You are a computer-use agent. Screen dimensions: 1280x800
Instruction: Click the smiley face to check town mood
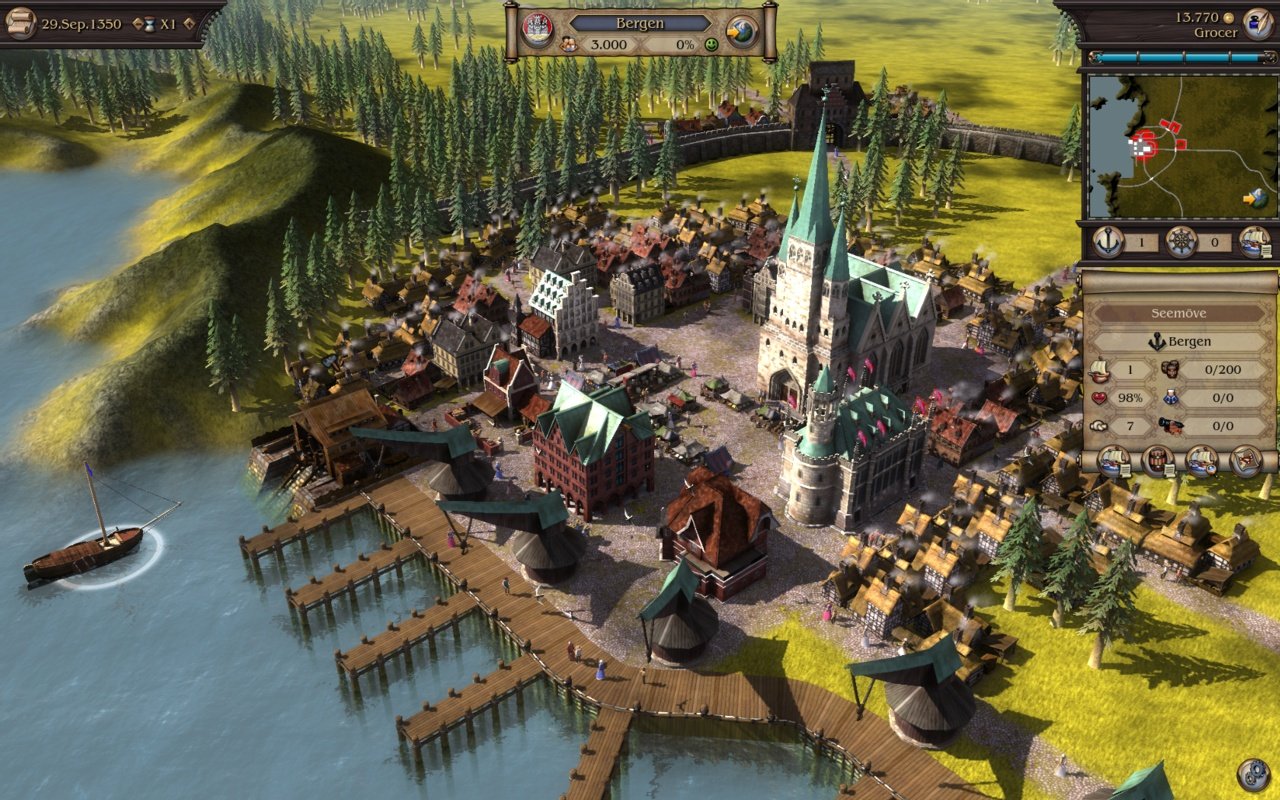711,43
